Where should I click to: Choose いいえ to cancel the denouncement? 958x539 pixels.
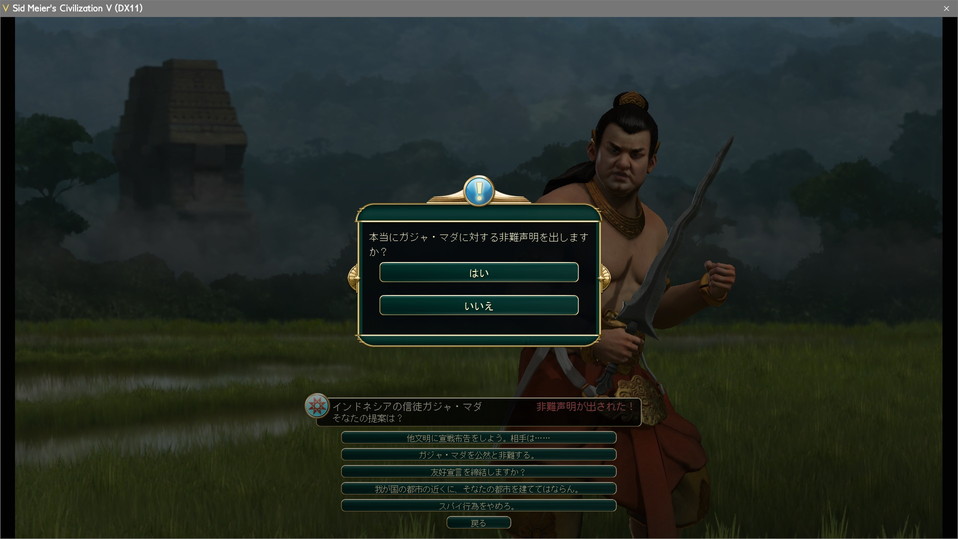tap(478, 305)
